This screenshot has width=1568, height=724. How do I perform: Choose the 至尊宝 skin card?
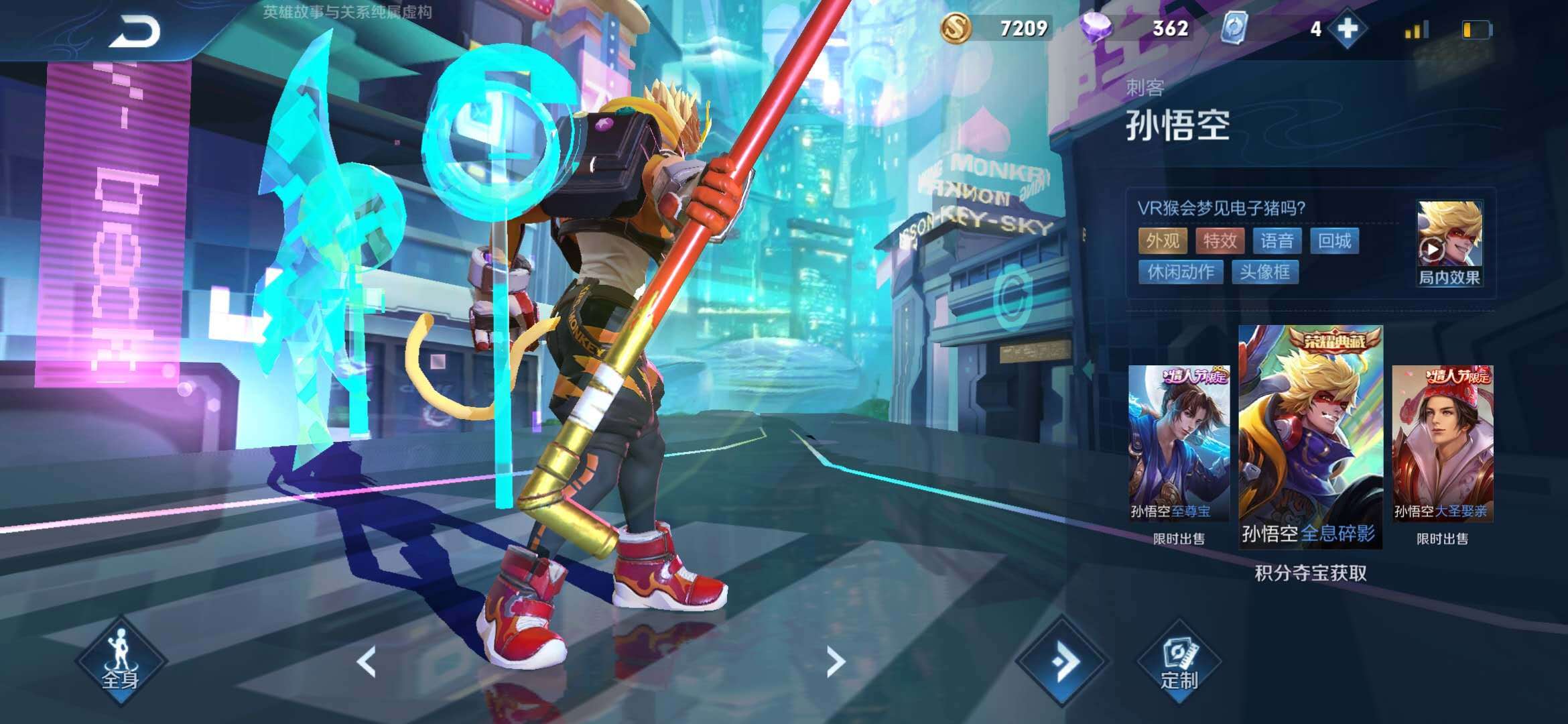point(1178,444)
